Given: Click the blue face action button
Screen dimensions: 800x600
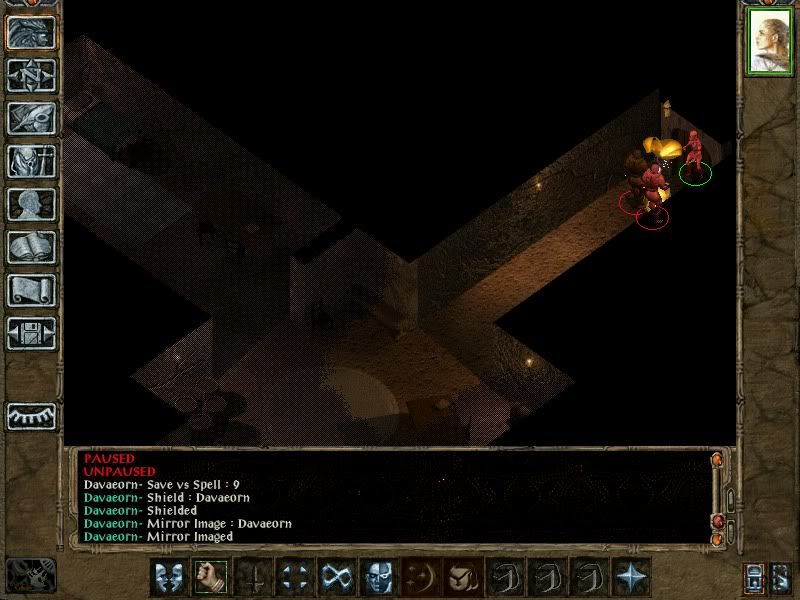Looking at the screenshot, I should (378, 577).
